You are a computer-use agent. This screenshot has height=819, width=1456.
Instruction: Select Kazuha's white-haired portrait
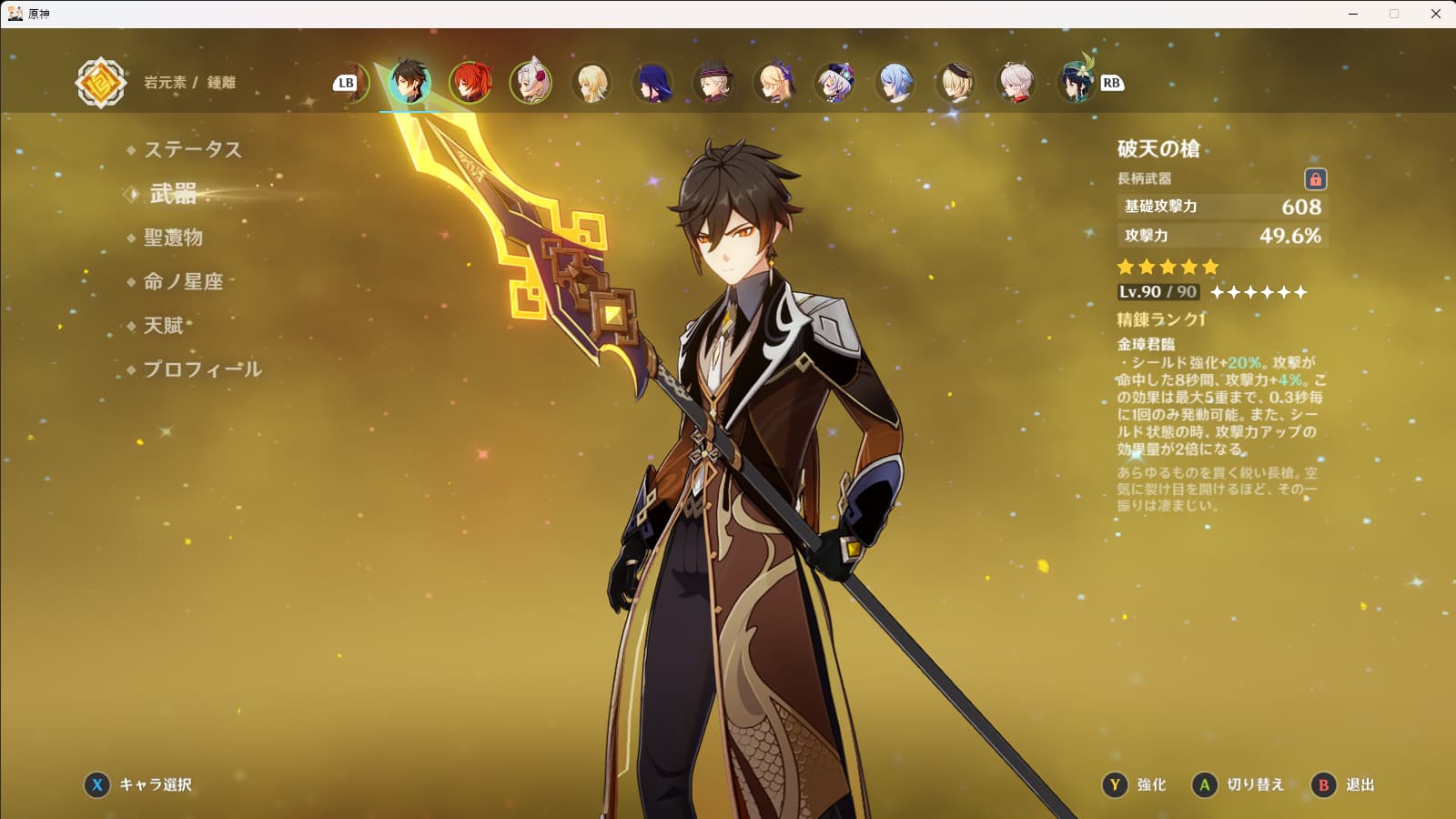tap(1016, 83)
